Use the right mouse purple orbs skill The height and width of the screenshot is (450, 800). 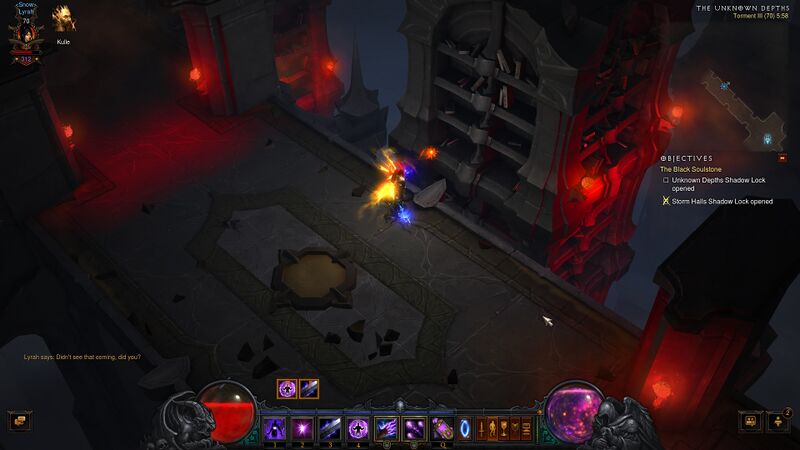(x=414, y=429)
